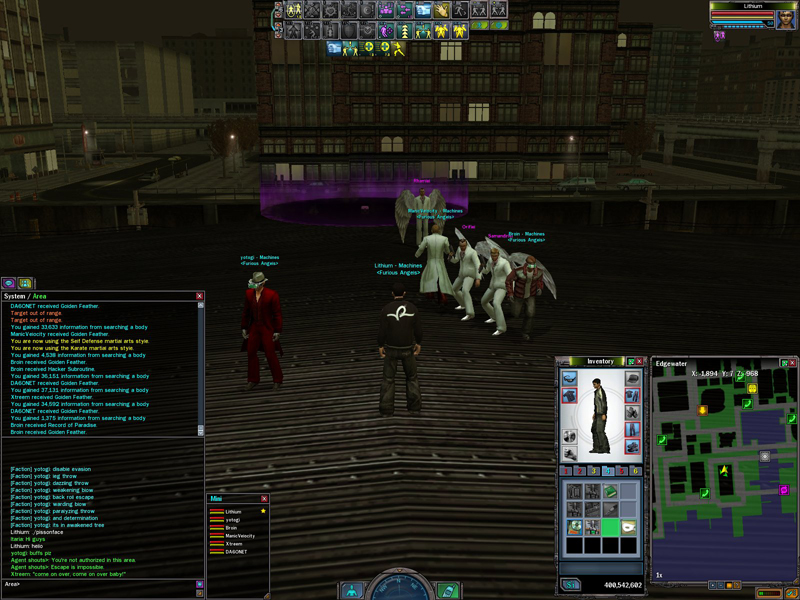The image size is (800, 600).
Task: Select DAGONET in the team list
Action: tap(236, 552)
